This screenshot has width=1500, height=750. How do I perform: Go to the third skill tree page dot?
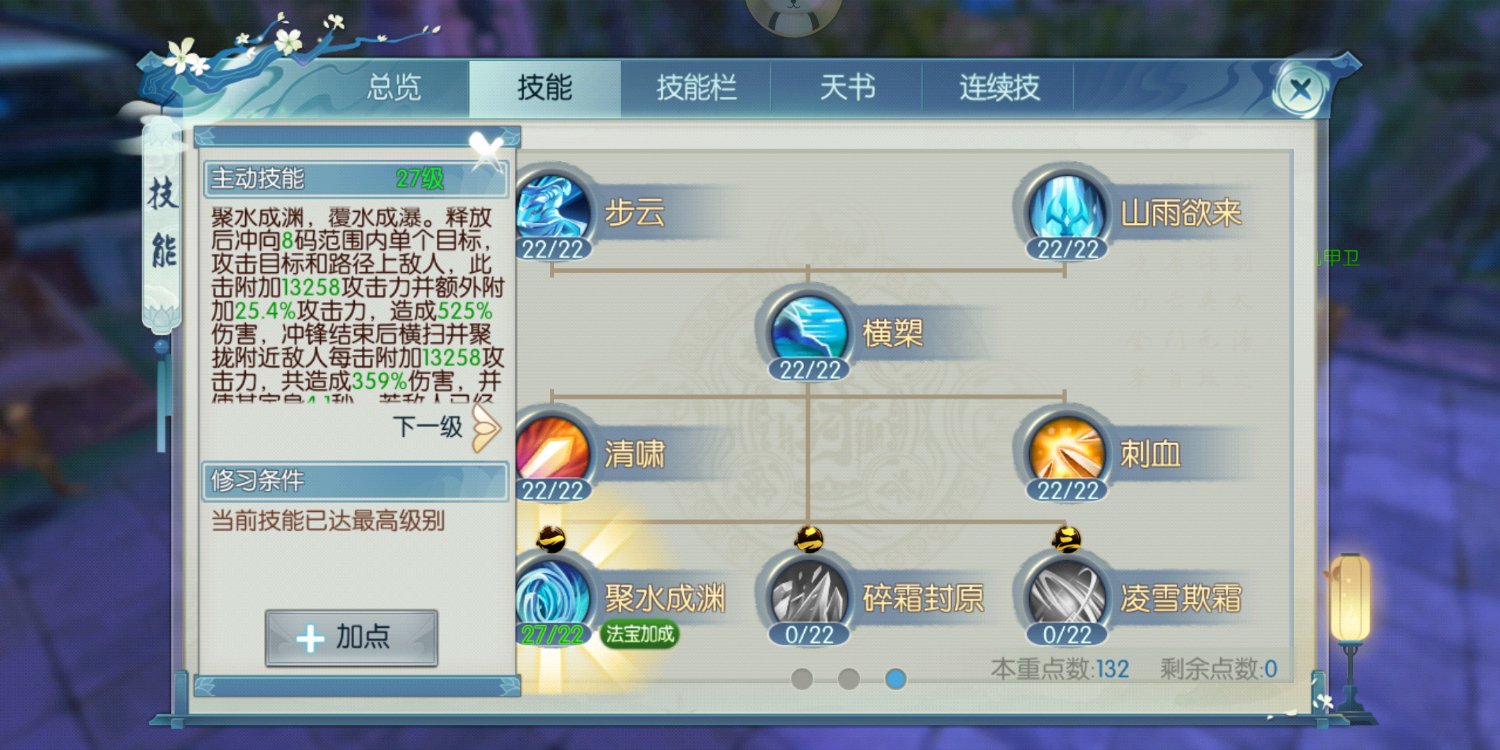tap(895, 678)
